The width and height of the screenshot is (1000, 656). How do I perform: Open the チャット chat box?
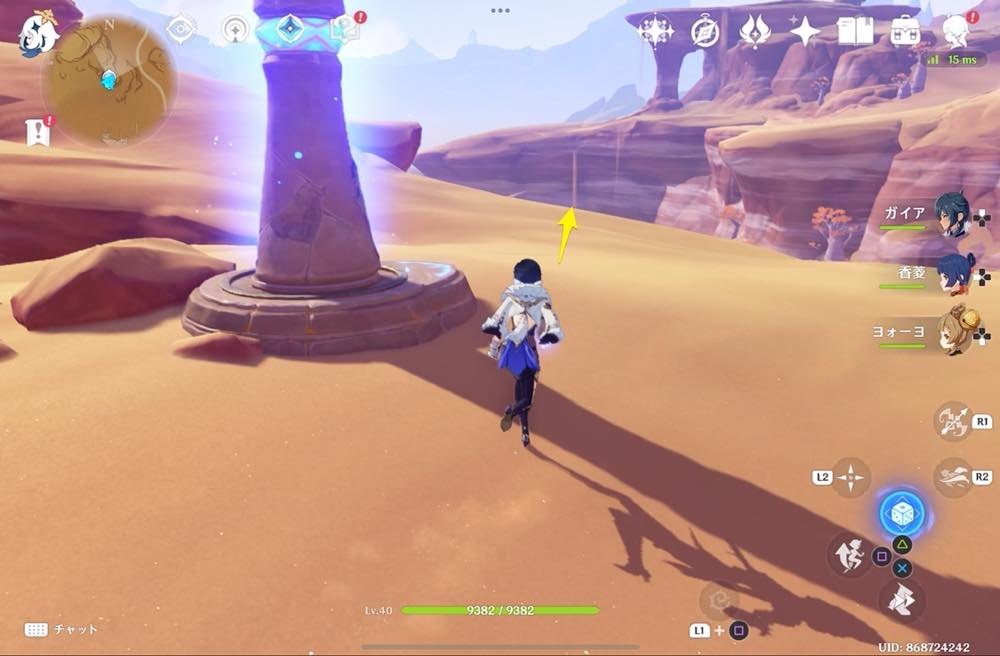tap(60, 629)
